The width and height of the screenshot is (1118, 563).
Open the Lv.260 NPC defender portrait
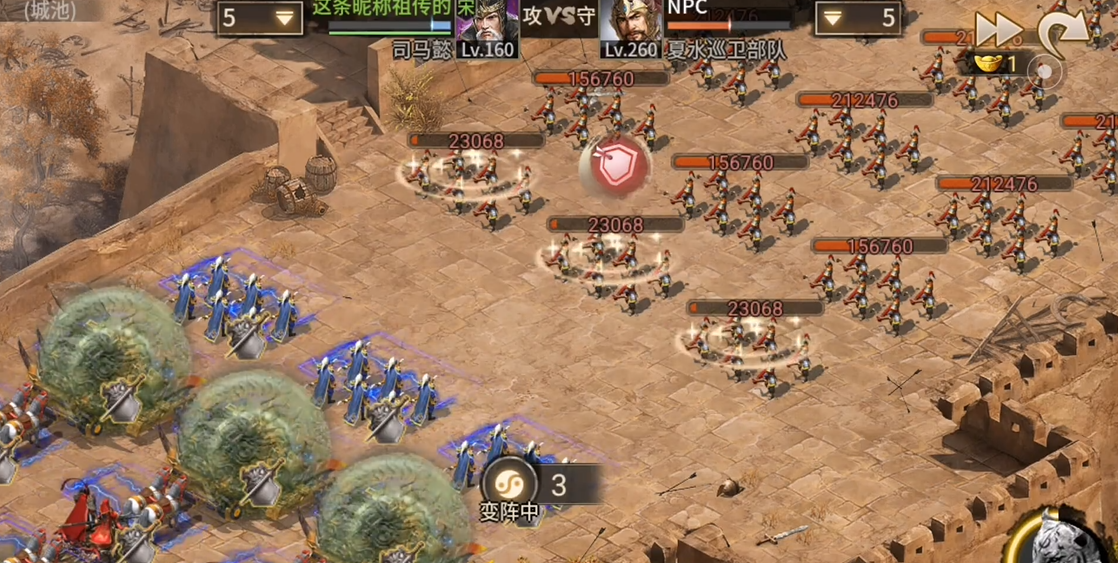630,28
